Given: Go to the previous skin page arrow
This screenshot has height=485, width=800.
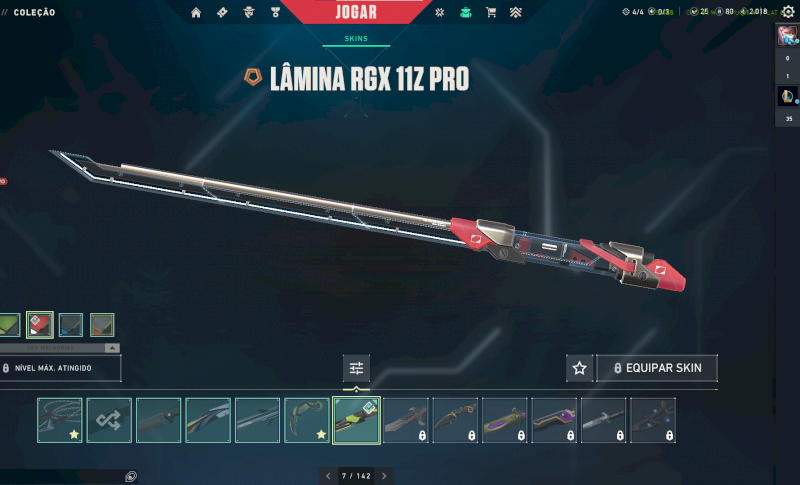Looking at the screenshot, I should pyautogui.click(x=328, y=475).
